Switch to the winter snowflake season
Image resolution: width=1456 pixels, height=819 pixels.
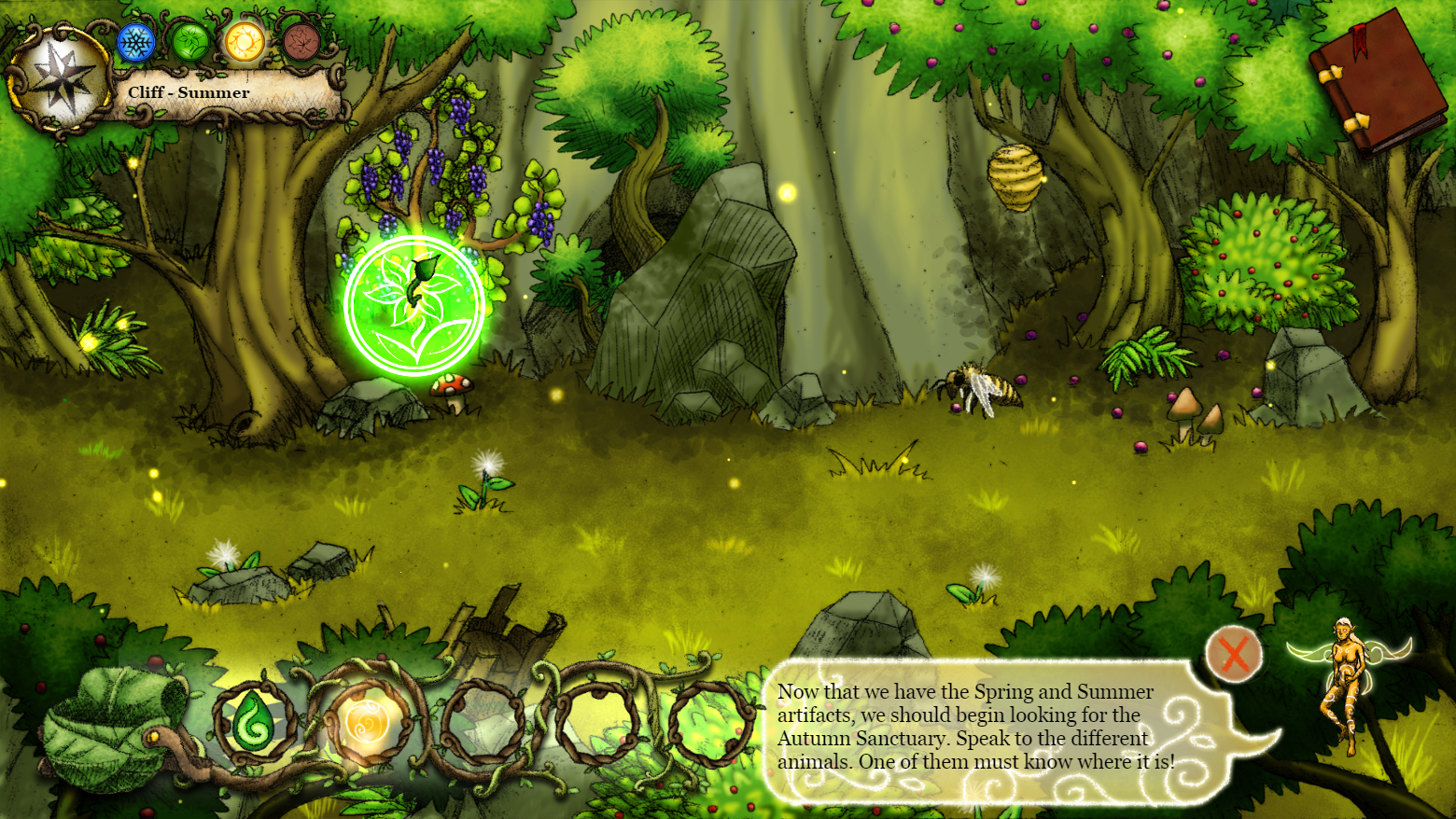pos(136,43)
